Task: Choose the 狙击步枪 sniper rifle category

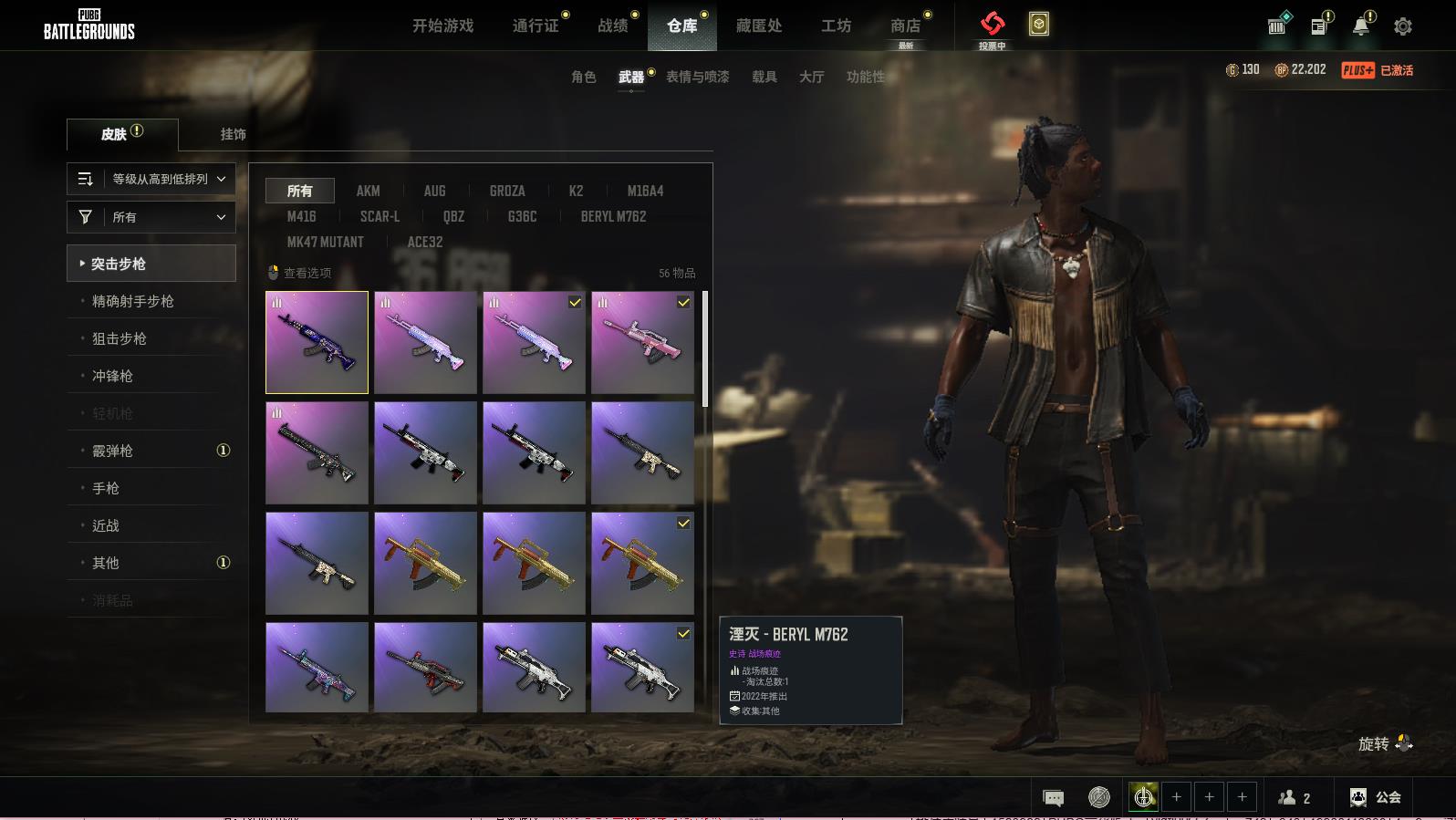Action: pos(120,338)
